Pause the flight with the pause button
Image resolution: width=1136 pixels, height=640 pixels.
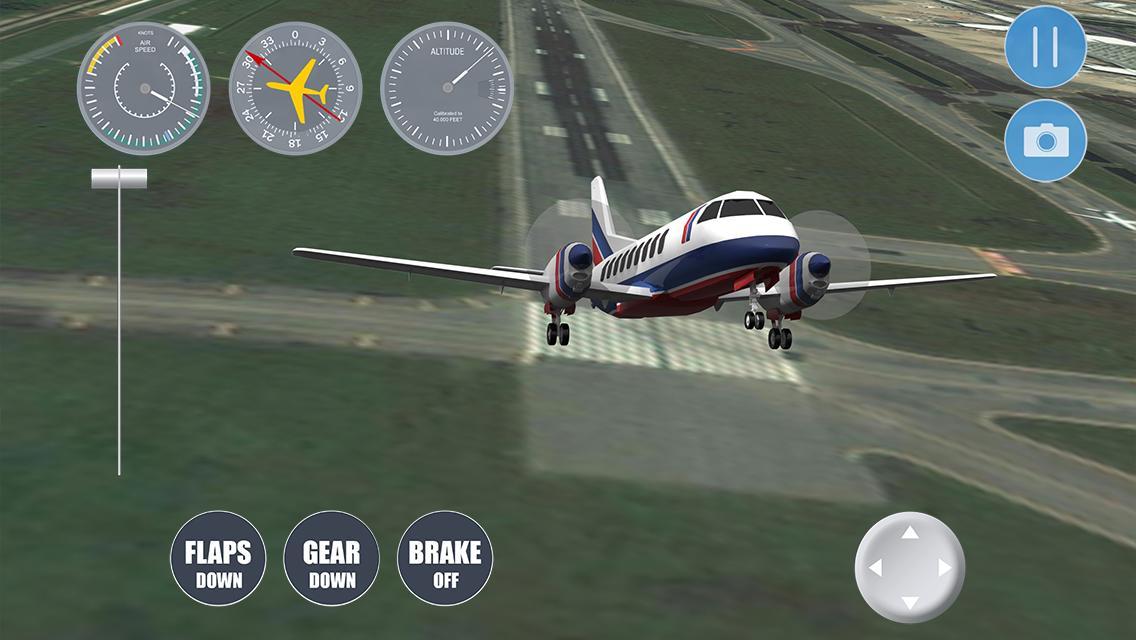1045,46
